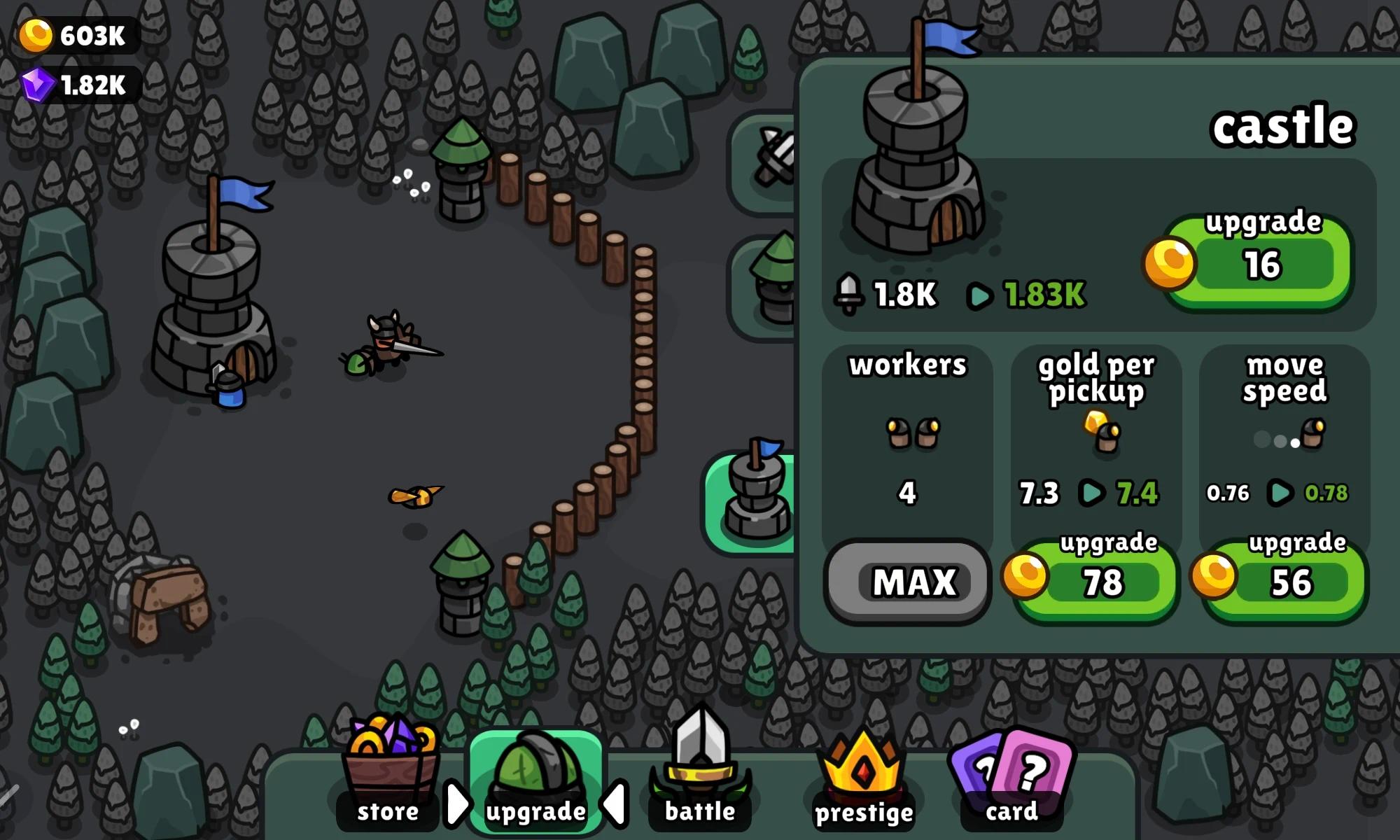Select the castle building tab with blue flag
The image size is (1400, 840).
[x=752, y=500]
